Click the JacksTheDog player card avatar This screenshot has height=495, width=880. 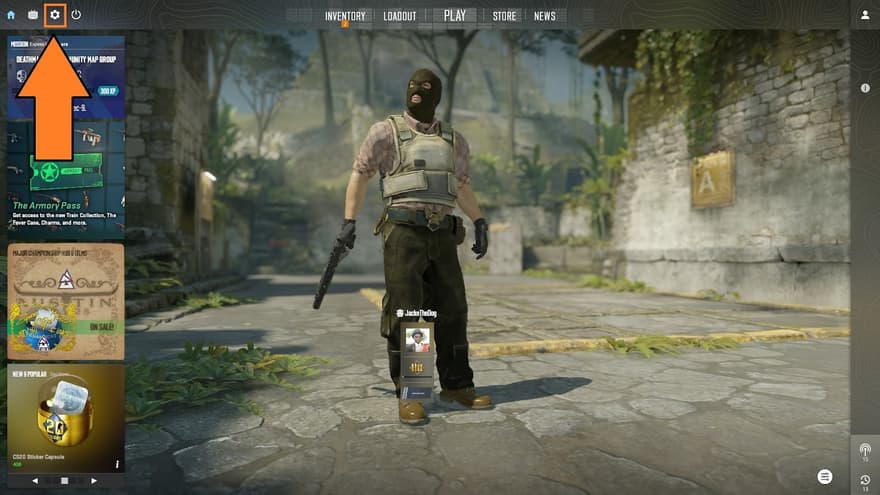418,340
